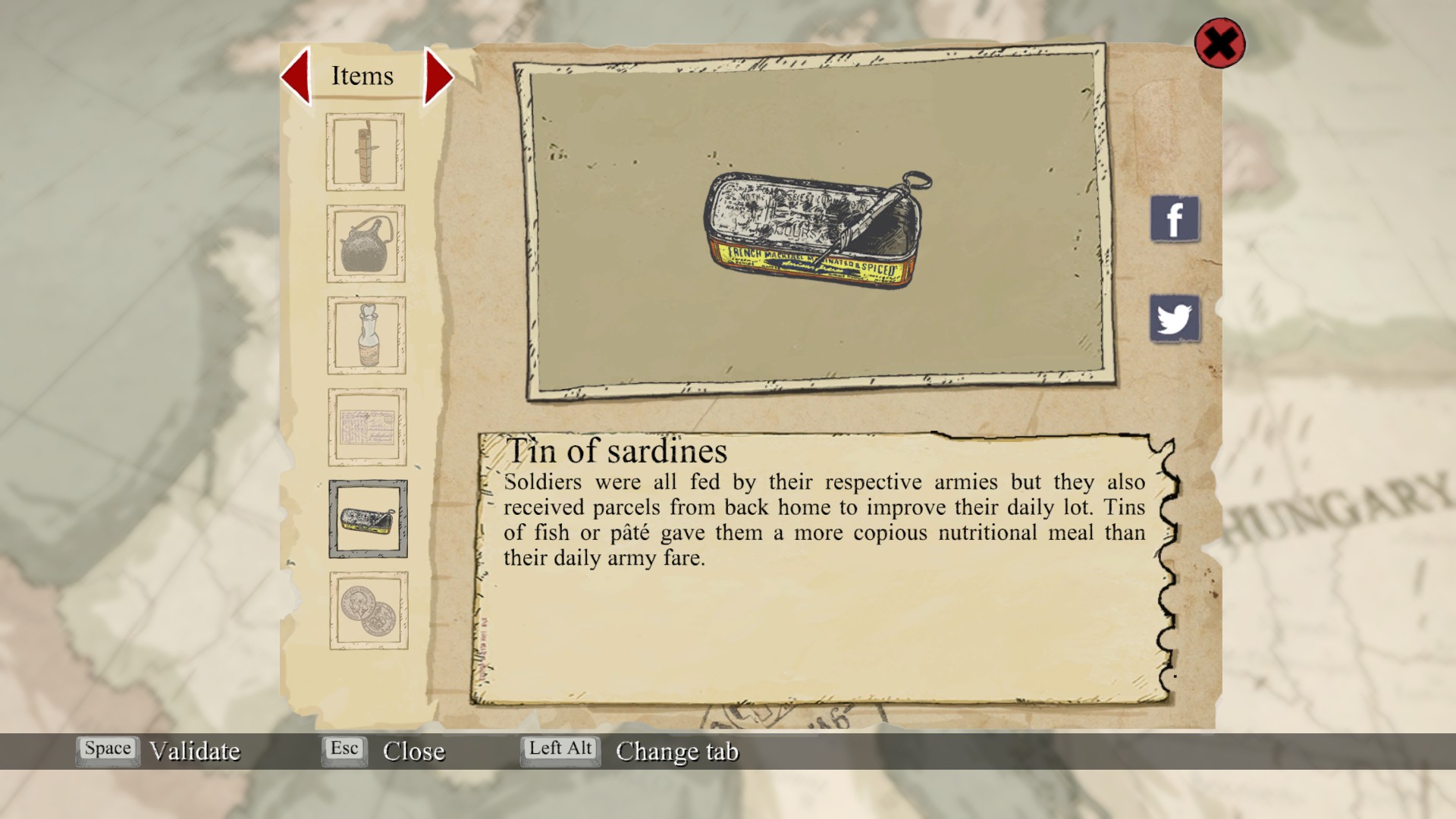Choose the glass bottle with heart stopper
This screenshot has height=819, width=1456.
(x=367, y=335)
